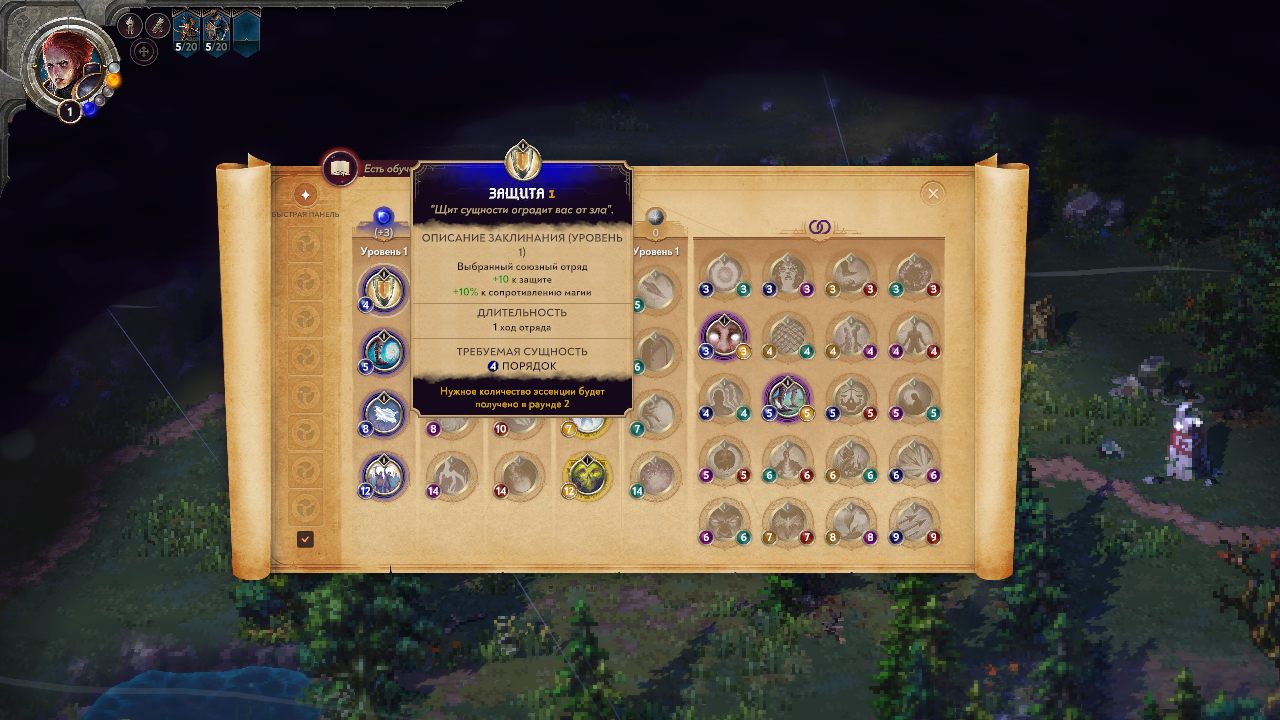The image size is (1280, 720).
Task: Toggle the checkbox under the quick panel
Action: pyautogui.click(x=305, y=539)
